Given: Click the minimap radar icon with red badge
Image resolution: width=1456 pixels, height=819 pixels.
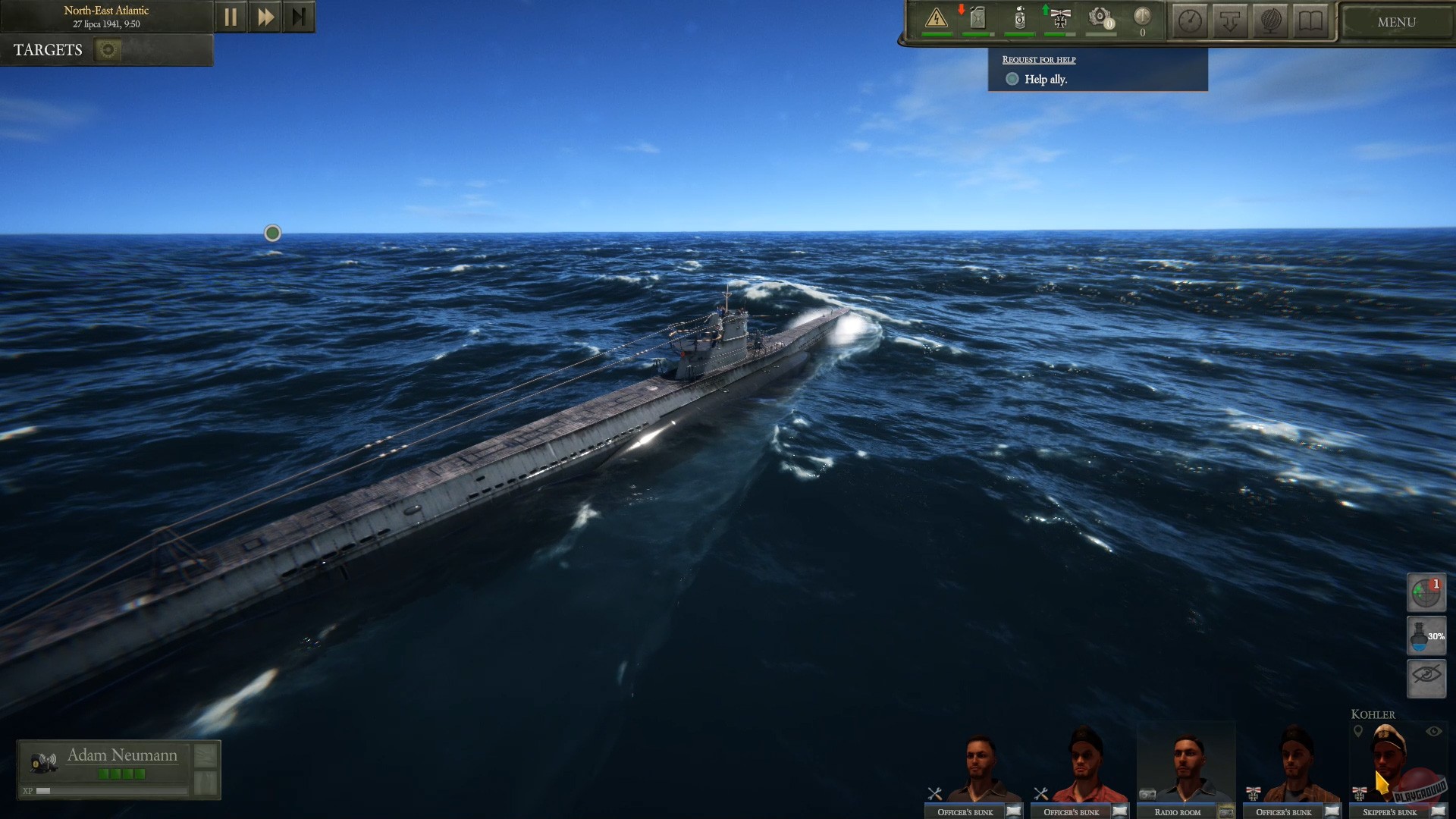Looking at the screenshot, I should pyautogui.click(x=1426, y=592).
